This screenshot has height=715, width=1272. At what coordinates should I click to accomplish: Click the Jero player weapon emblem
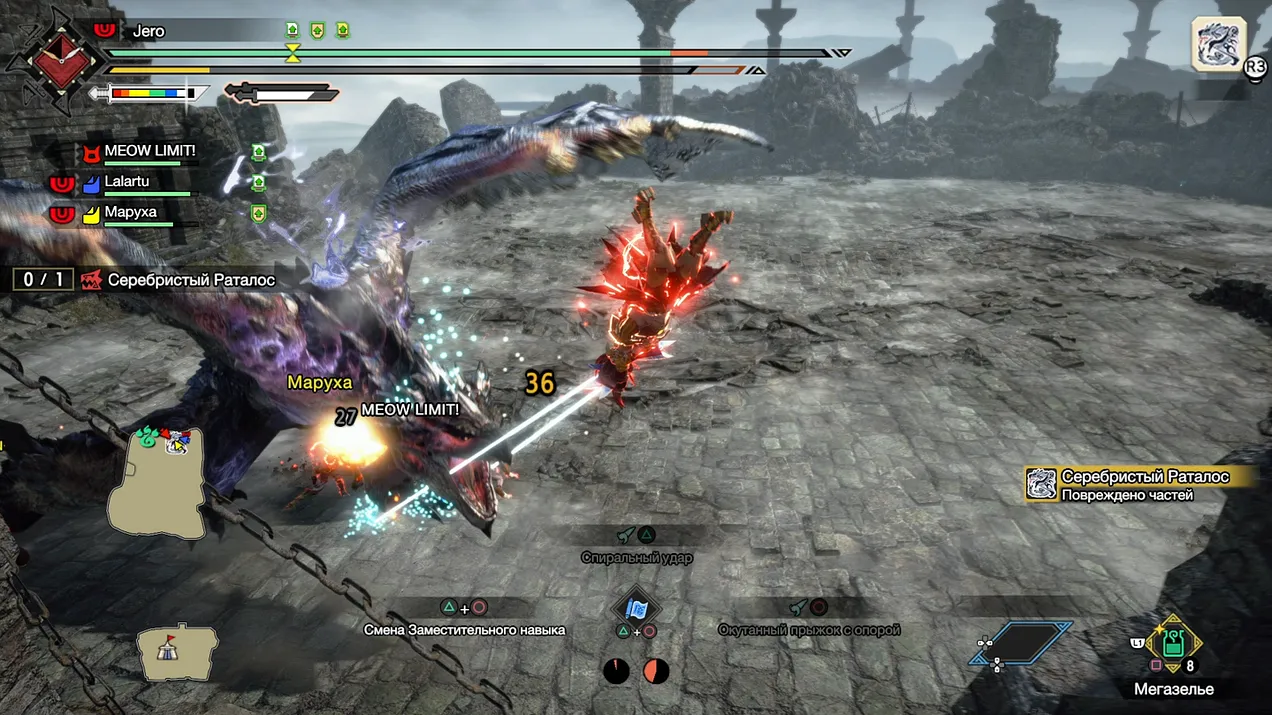pyautogui.click(x=56, y=60)
